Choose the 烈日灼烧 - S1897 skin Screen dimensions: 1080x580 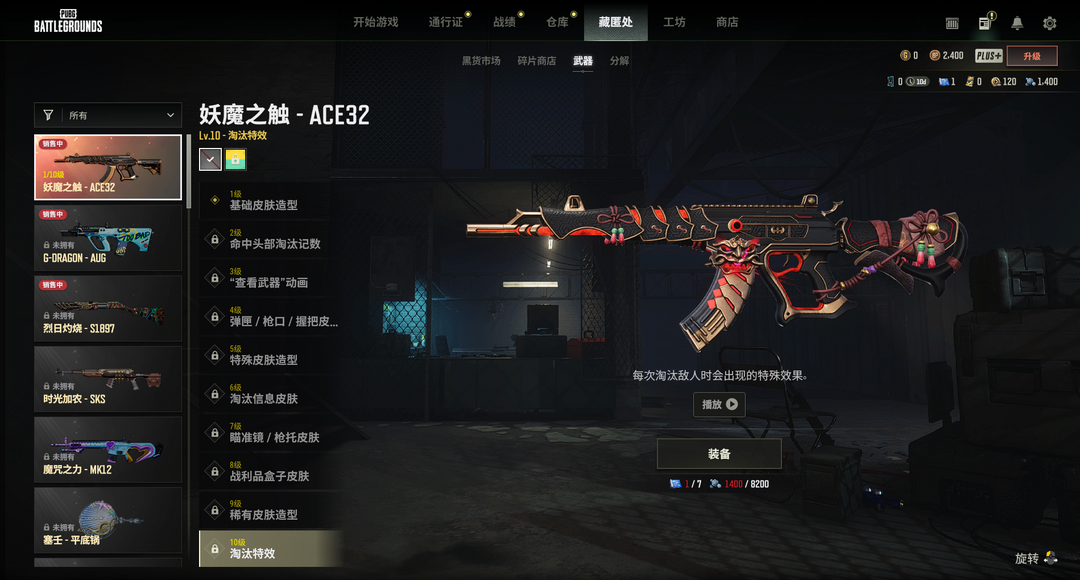pyautogui.click(x=108, y=308)
